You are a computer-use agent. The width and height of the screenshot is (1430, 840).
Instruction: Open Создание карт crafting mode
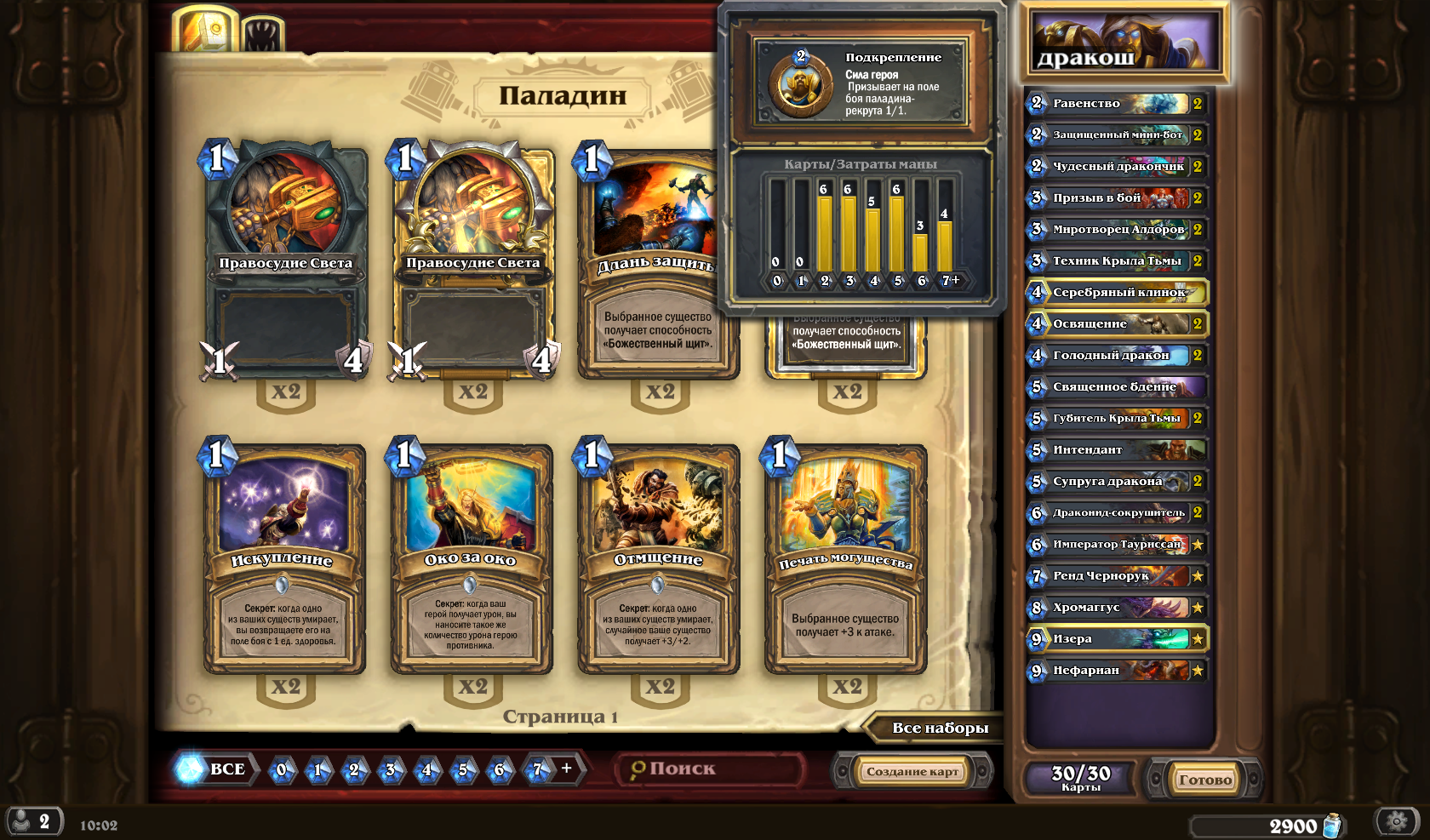click(912, 771)
